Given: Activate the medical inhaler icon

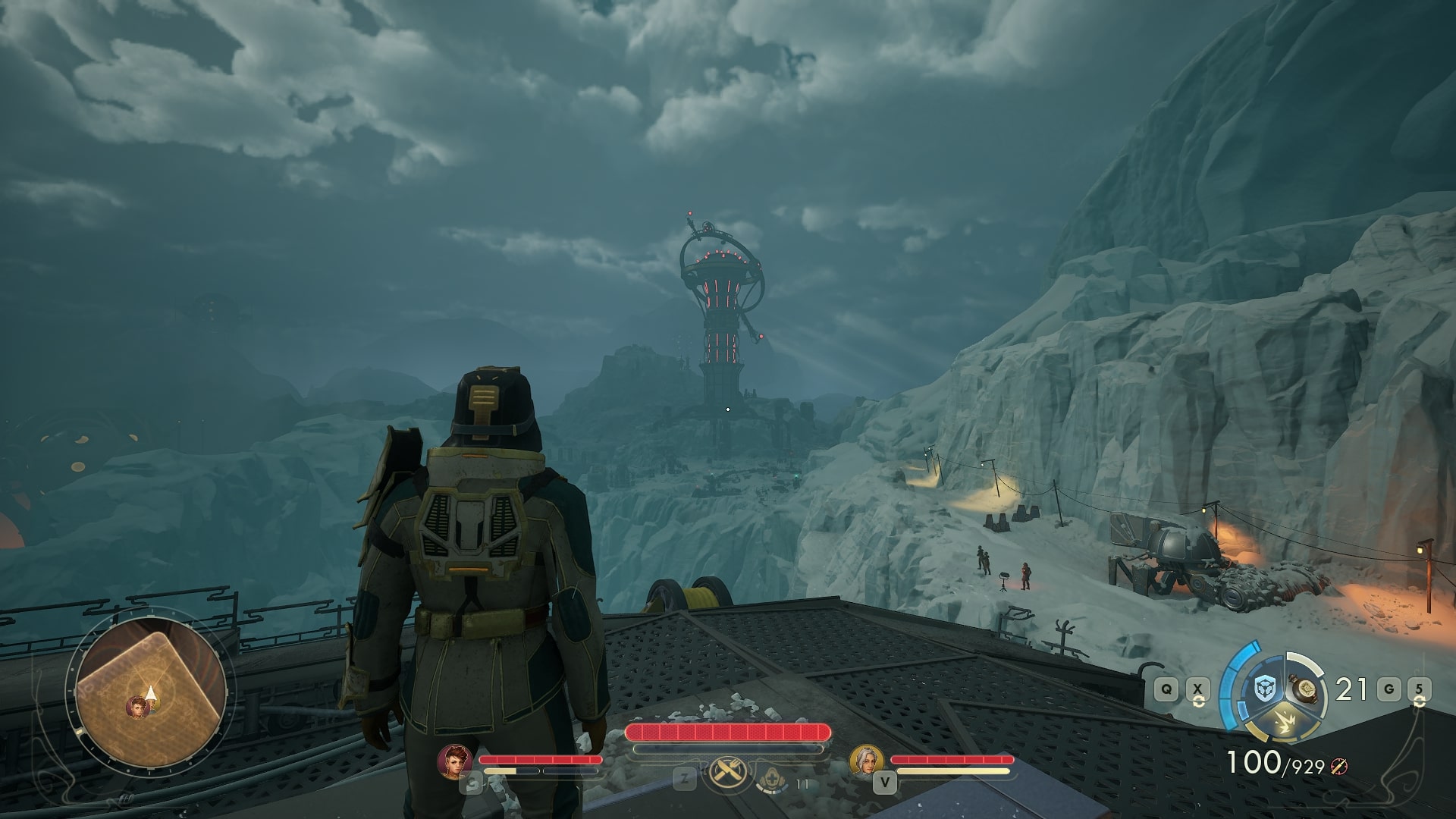Looking at the screenshot, I should 772,777.
